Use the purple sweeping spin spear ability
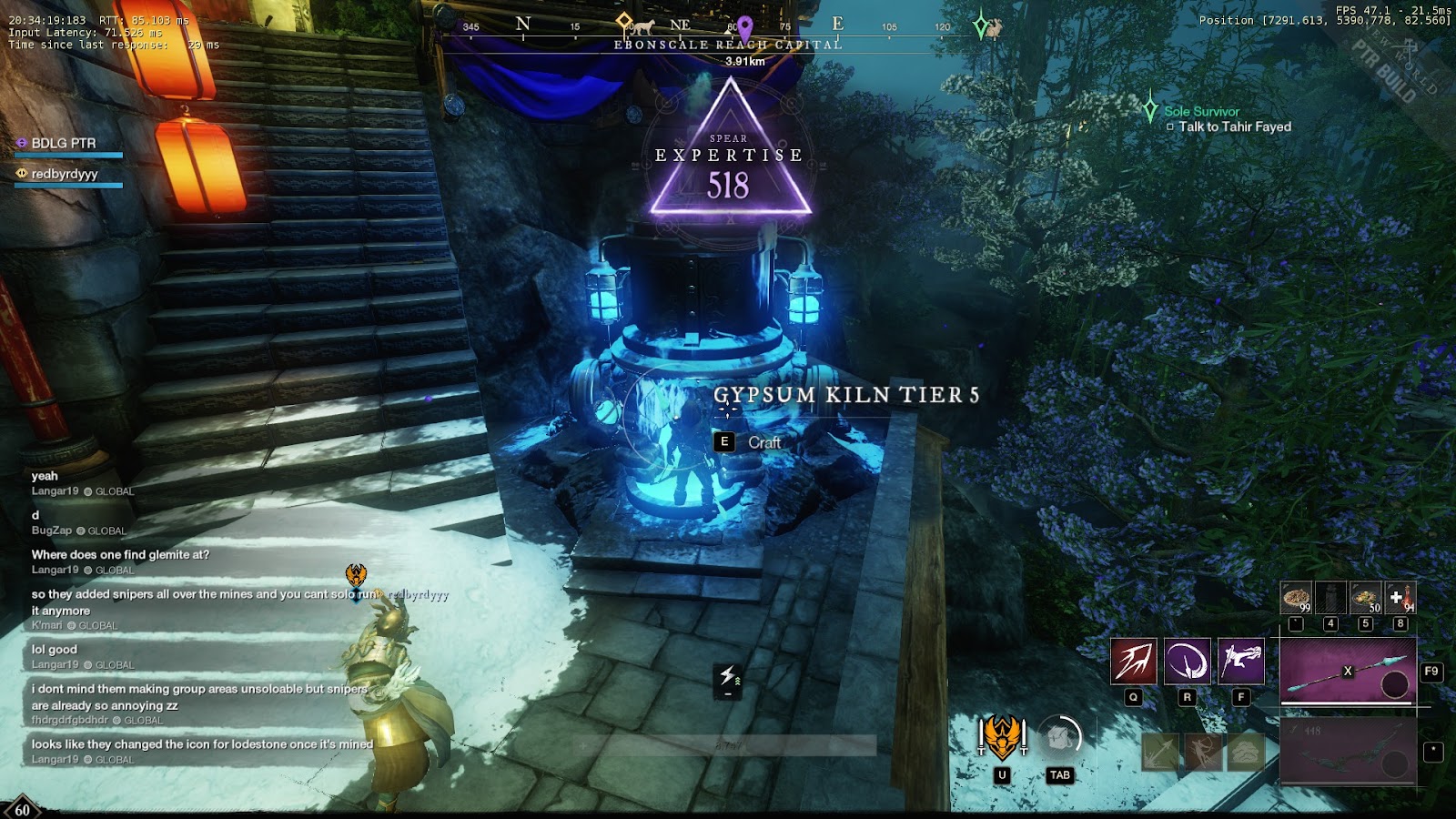 (x=1187, y=661)
